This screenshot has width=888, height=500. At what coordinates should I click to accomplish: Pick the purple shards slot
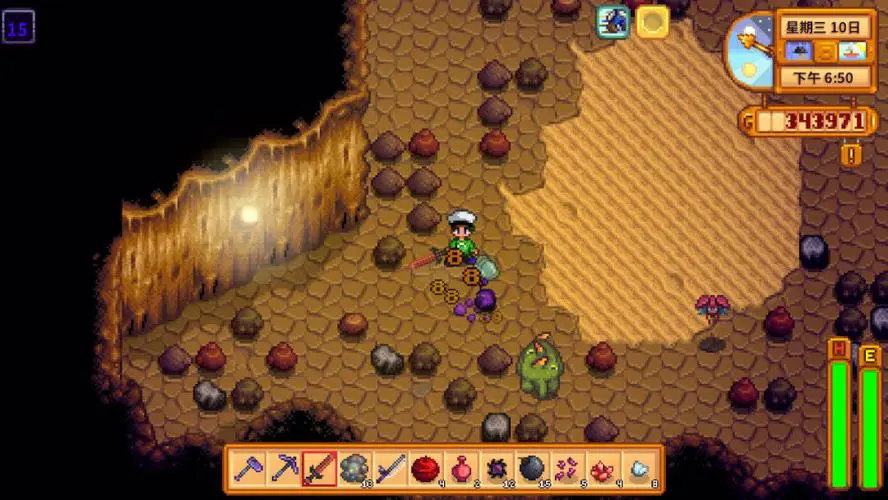568,468
